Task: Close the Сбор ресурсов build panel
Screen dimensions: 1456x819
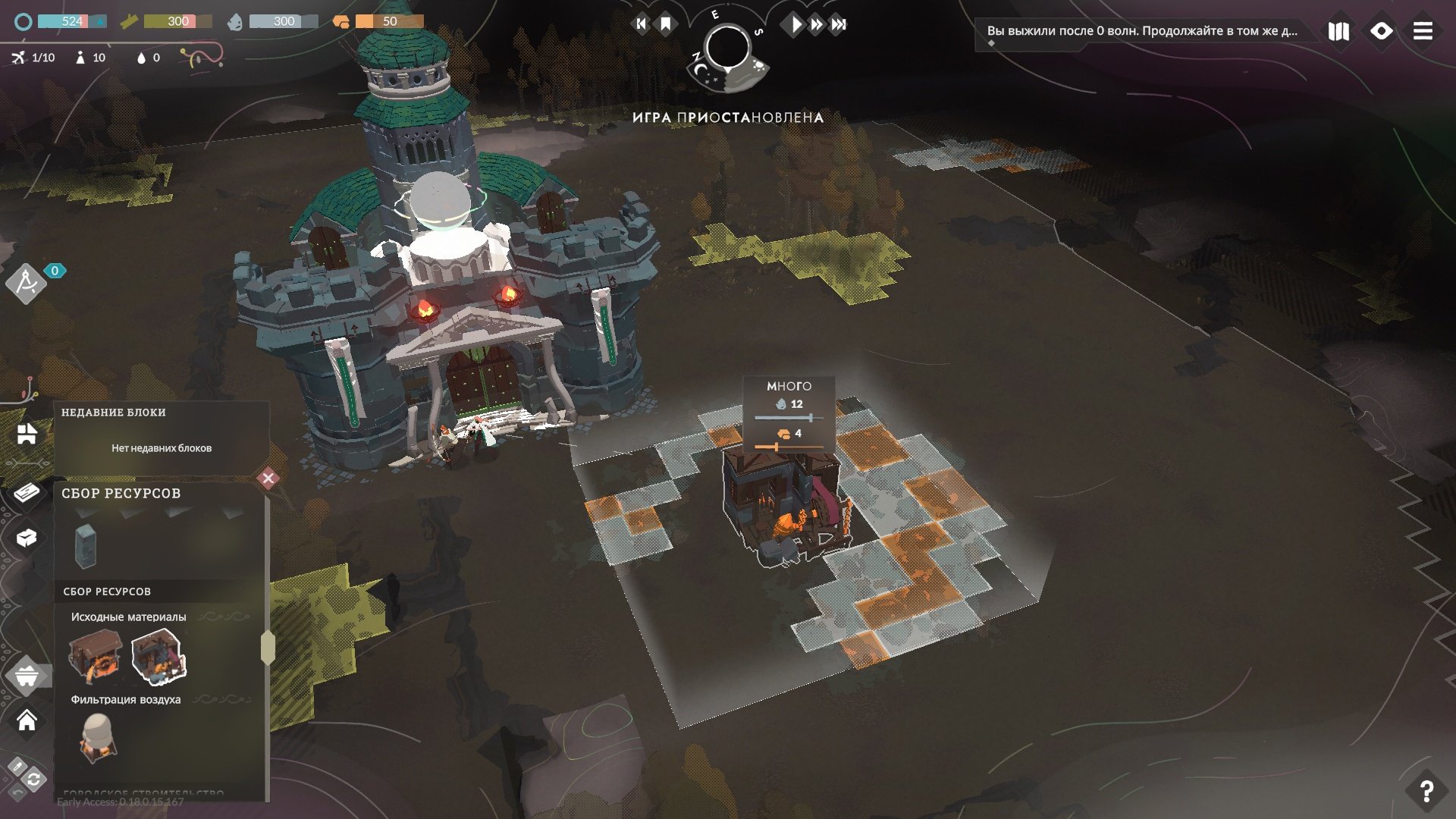Action: point(268,479)
